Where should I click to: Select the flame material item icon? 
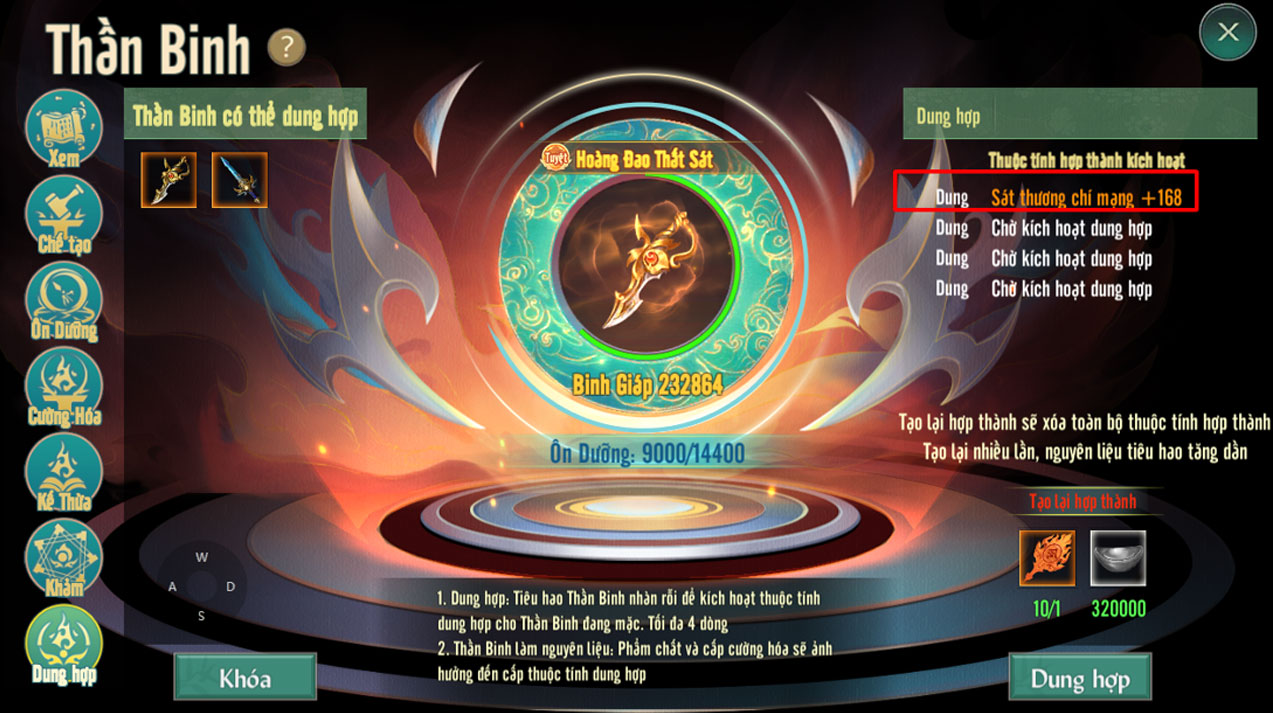[x=1047, y=558]
